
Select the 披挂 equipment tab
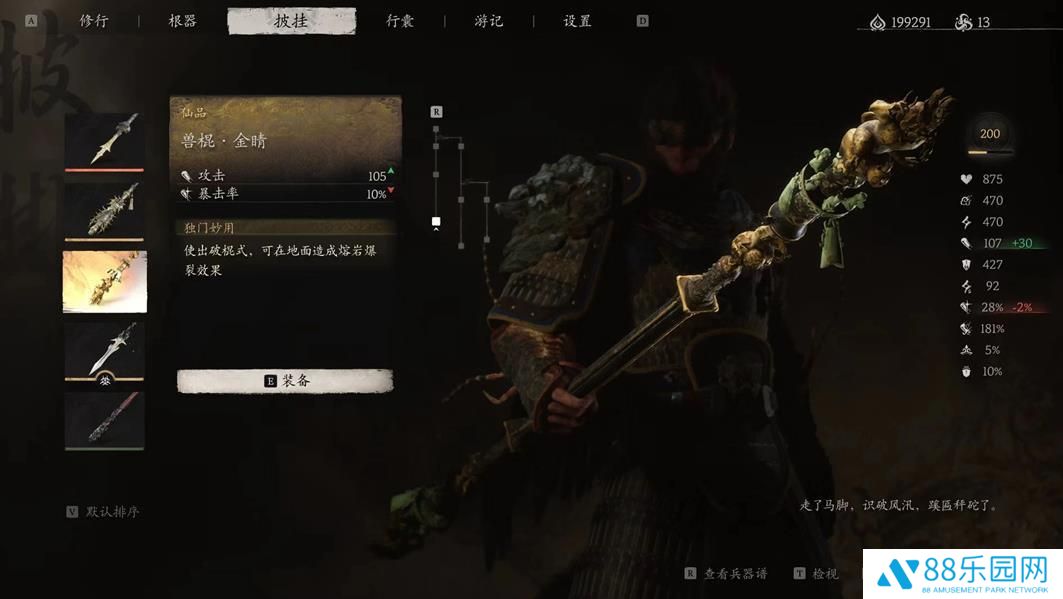click(x=291, y=21)
